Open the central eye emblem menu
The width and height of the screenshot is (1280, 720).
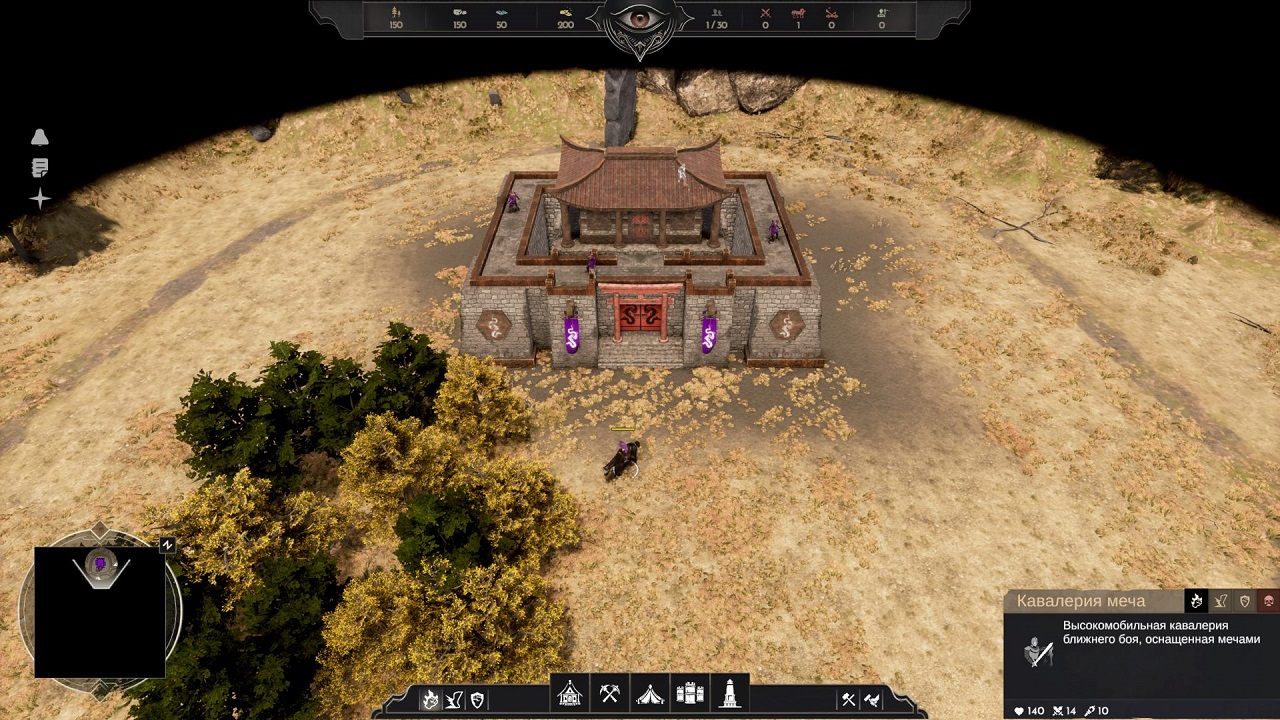640,20
